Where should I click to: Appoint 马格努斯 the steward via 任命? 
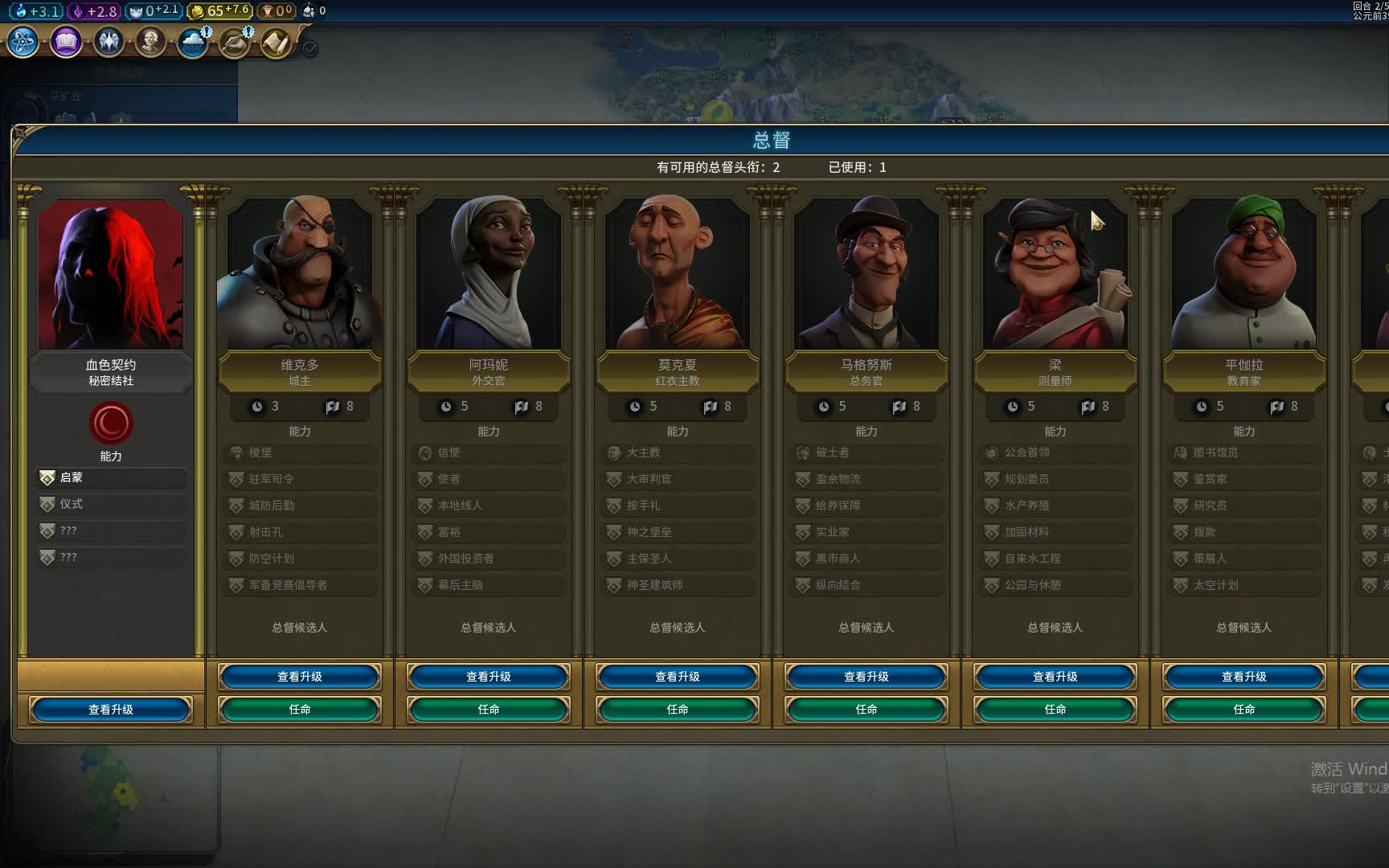866,710
